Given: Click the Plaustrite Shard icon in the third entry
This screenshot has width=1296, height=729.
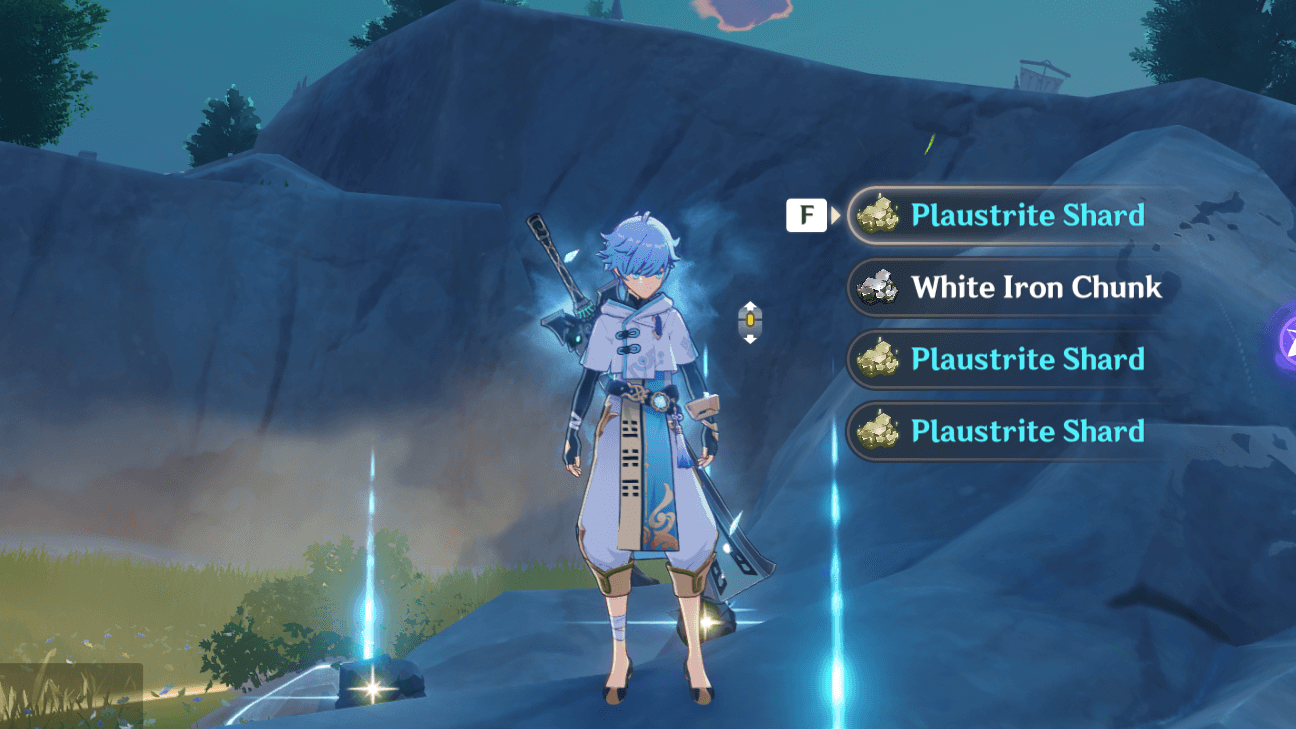Looking at the screenshot, I should [876, 359].
